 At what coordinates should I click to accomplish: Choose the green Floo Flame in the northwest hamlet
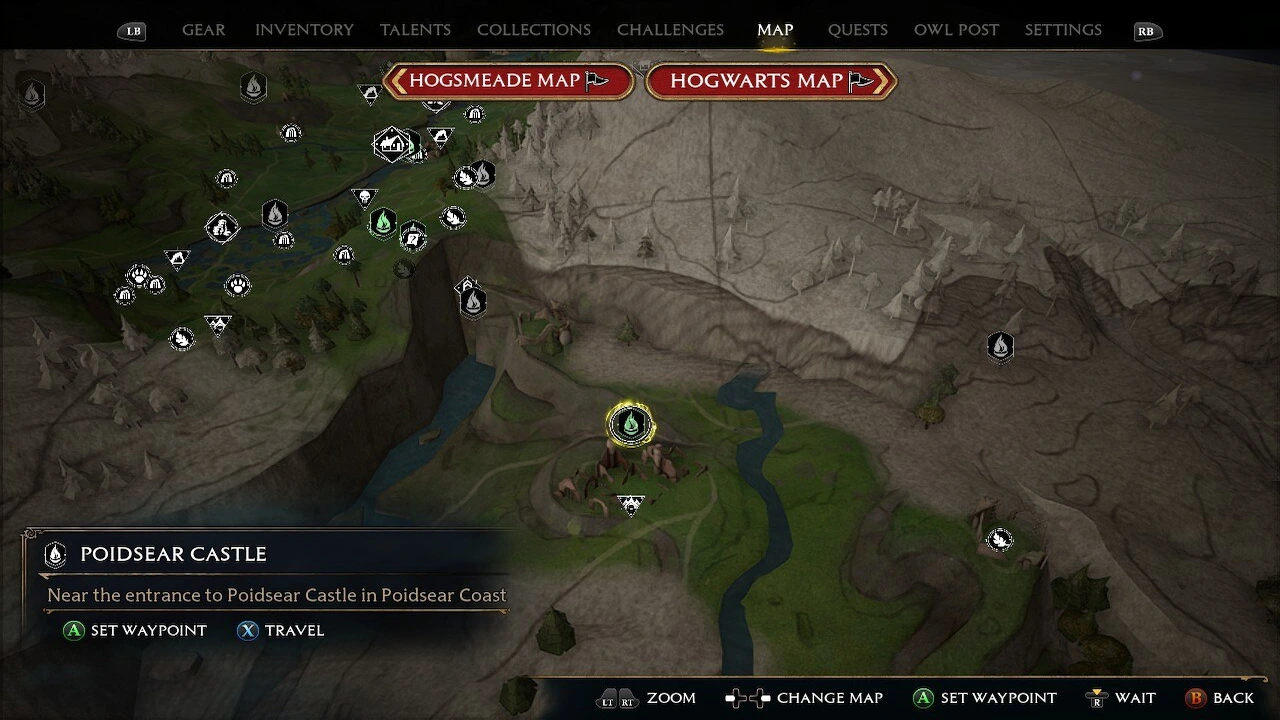pyautogui.click(x=382, y=222)
